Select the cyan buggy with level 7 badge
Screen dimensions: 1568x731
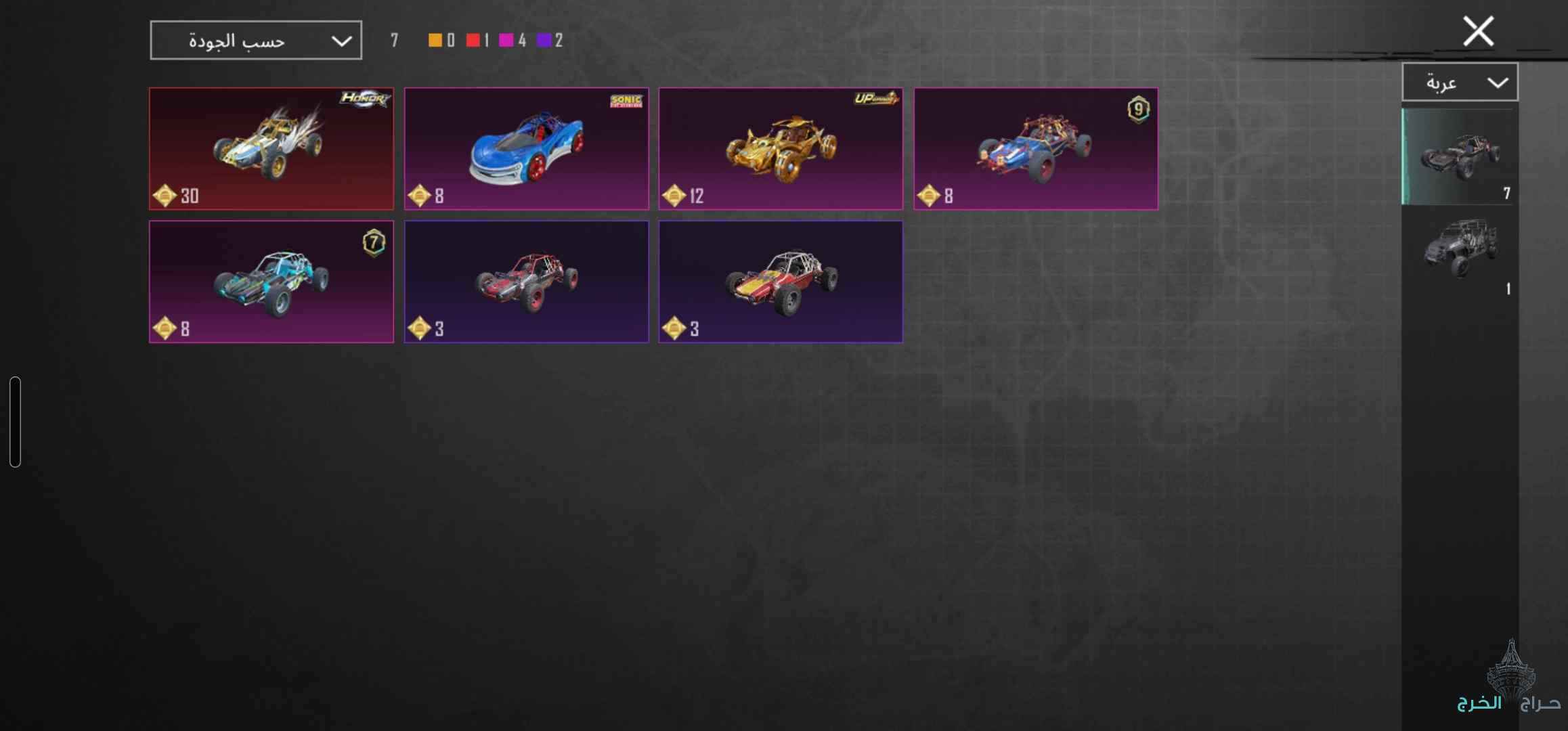point(271,282)
